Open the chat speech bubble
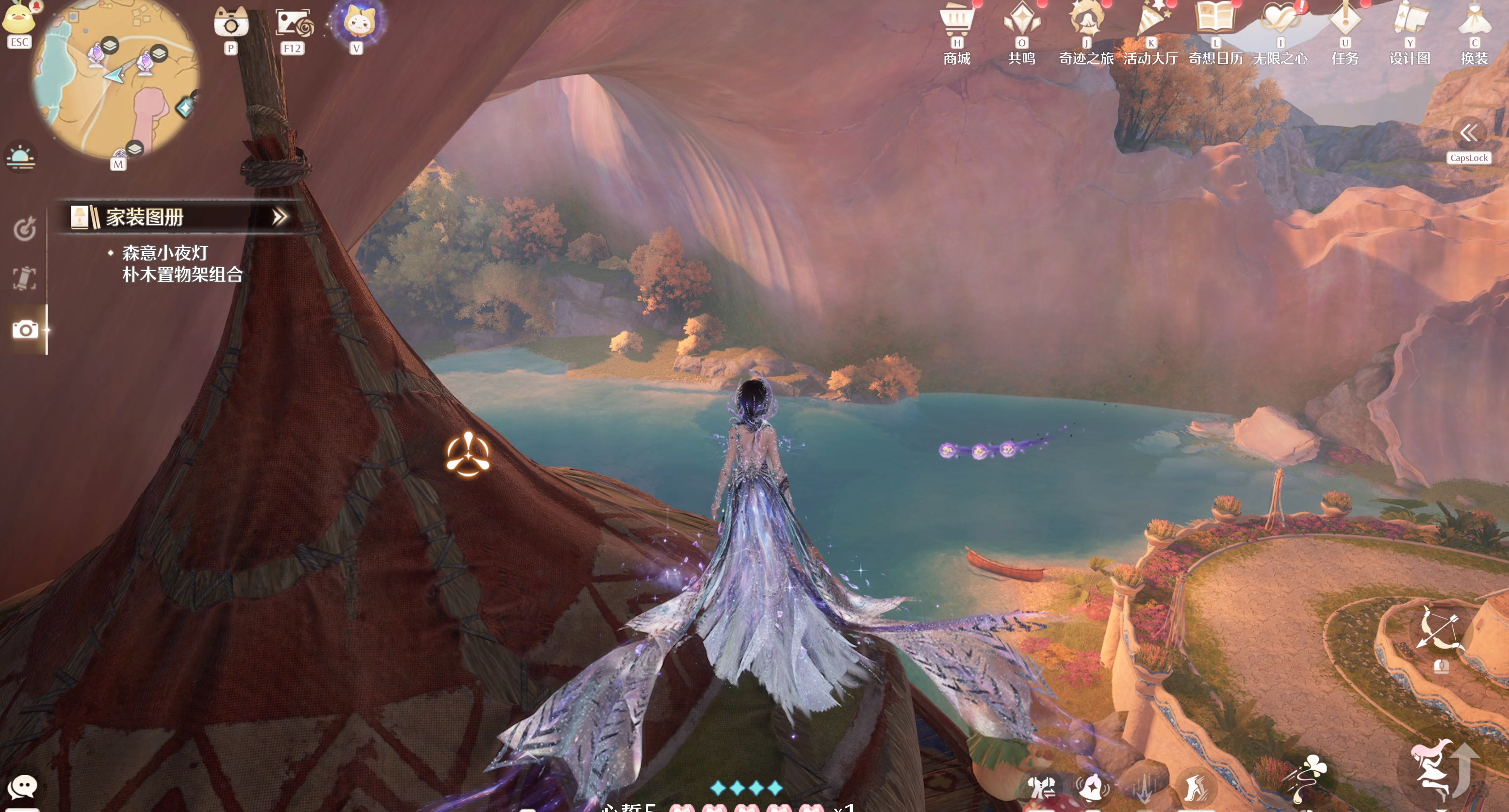1509x812 pixels. click(22, 786)
